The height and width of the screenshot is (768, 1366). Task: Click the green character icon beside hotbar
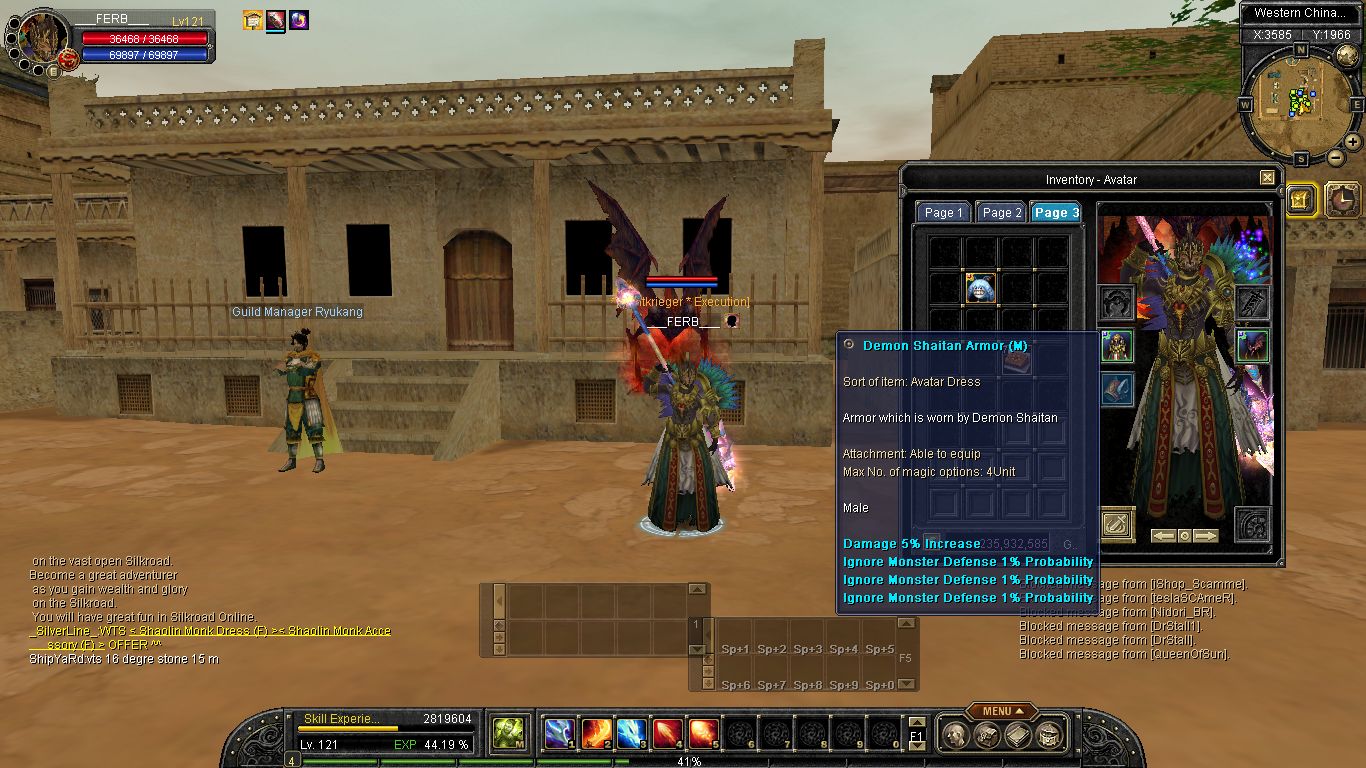(509, 733)
